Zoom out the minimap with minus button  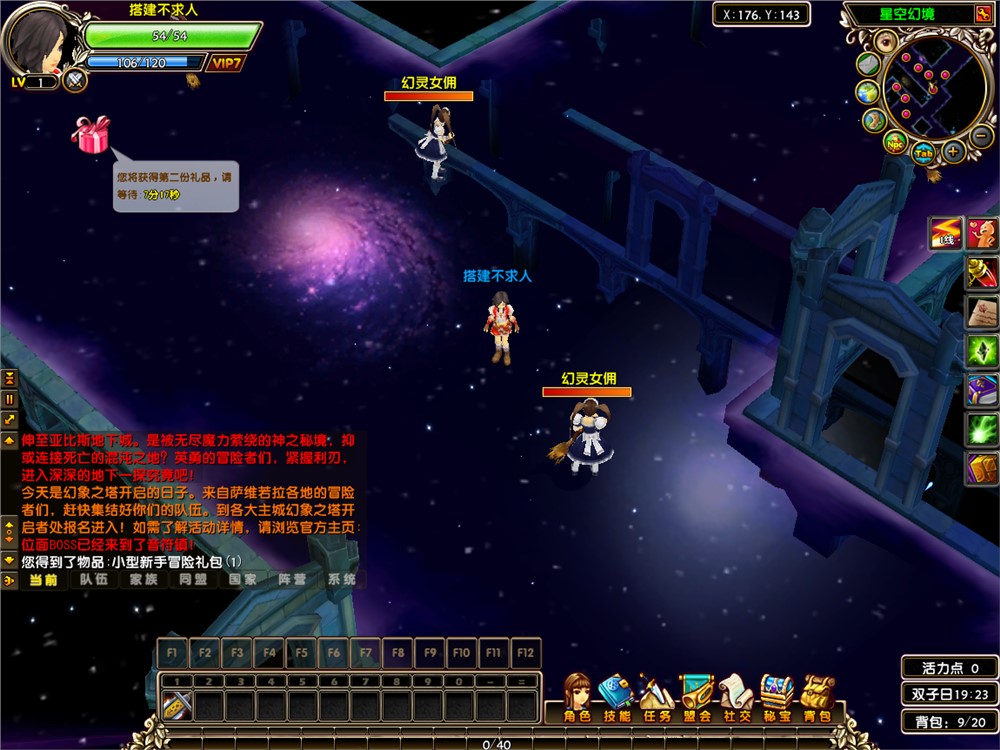(980, 135)
